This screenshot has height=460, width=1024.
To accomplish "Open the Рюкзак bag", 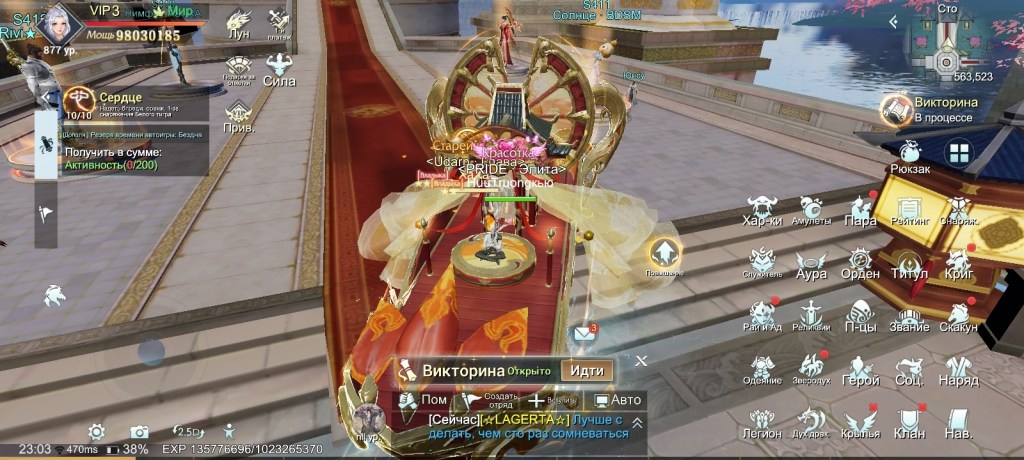I will click(910, 157).
